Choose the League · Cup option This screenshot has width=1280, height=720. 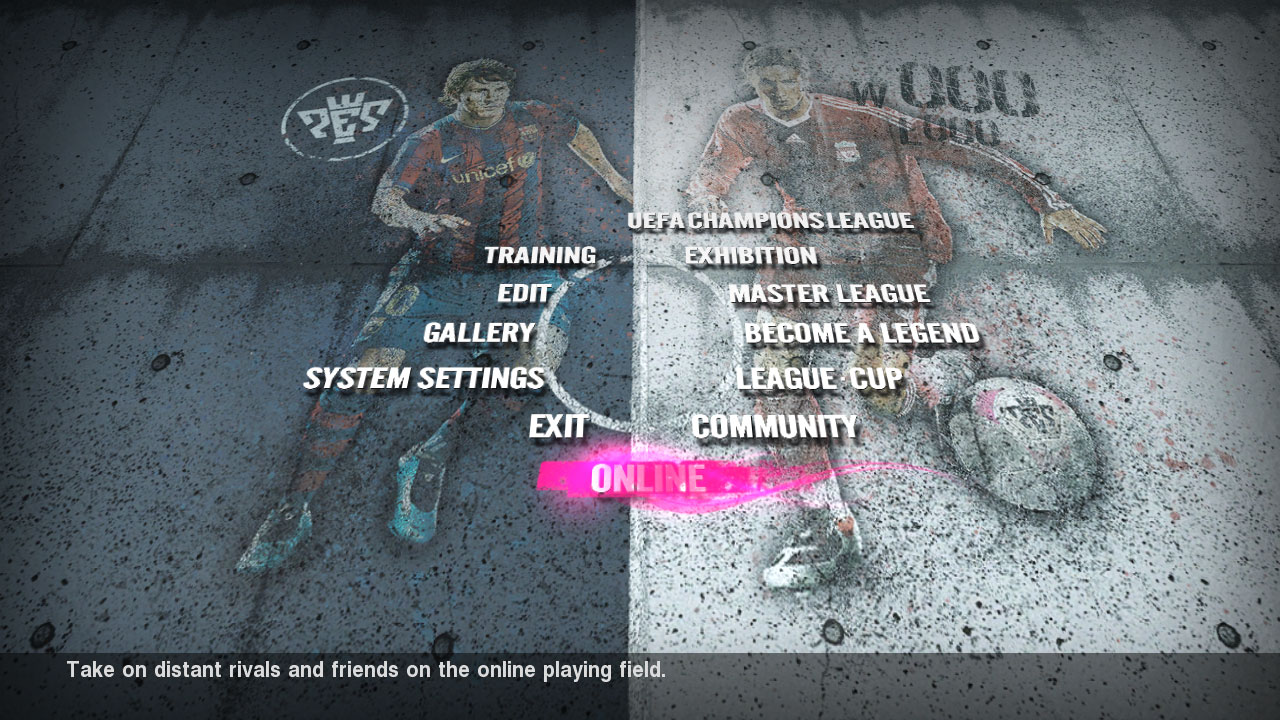pos(819,379)
